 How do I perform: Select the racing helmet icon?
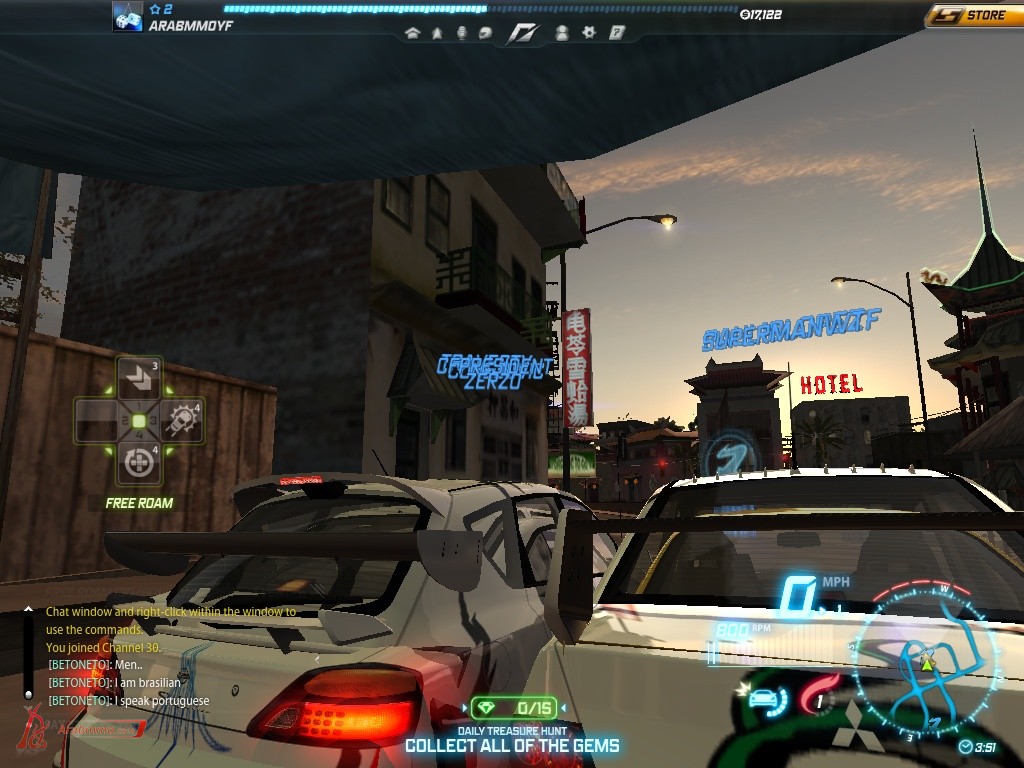485,33
